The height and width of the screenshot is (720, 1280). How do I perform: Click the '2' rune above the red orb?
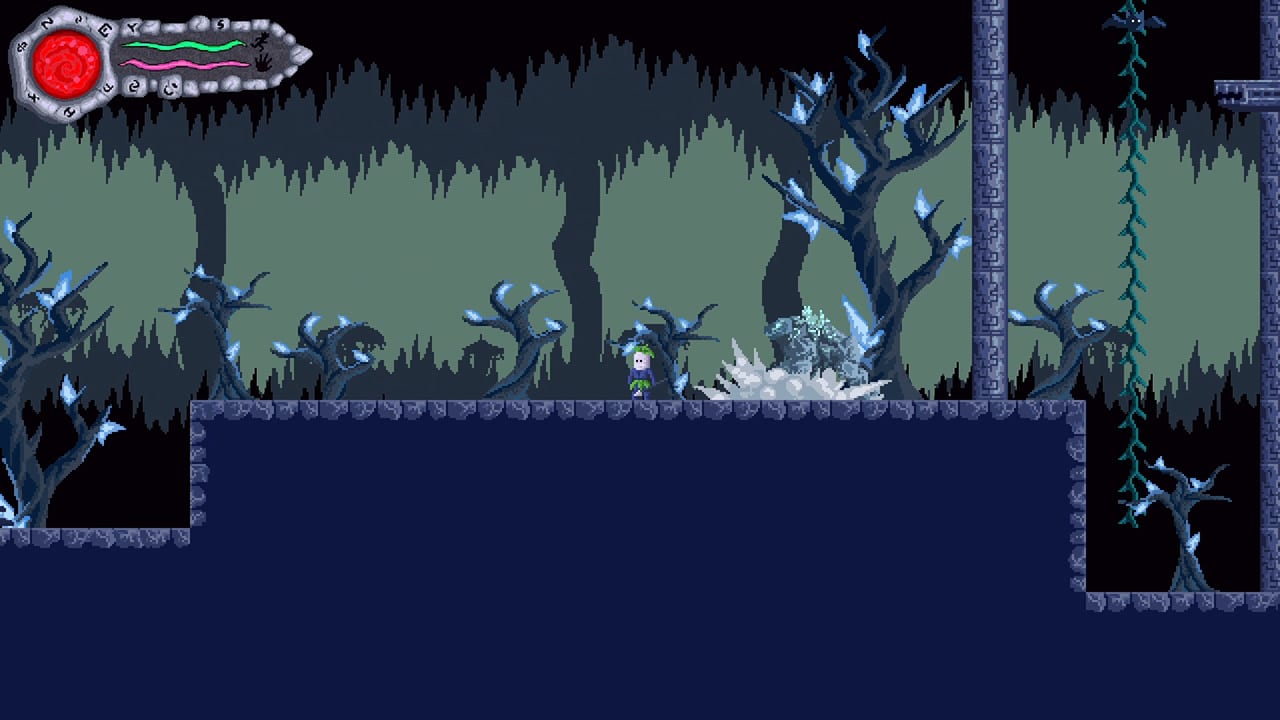pyautogui.click(x=46, y=23)
